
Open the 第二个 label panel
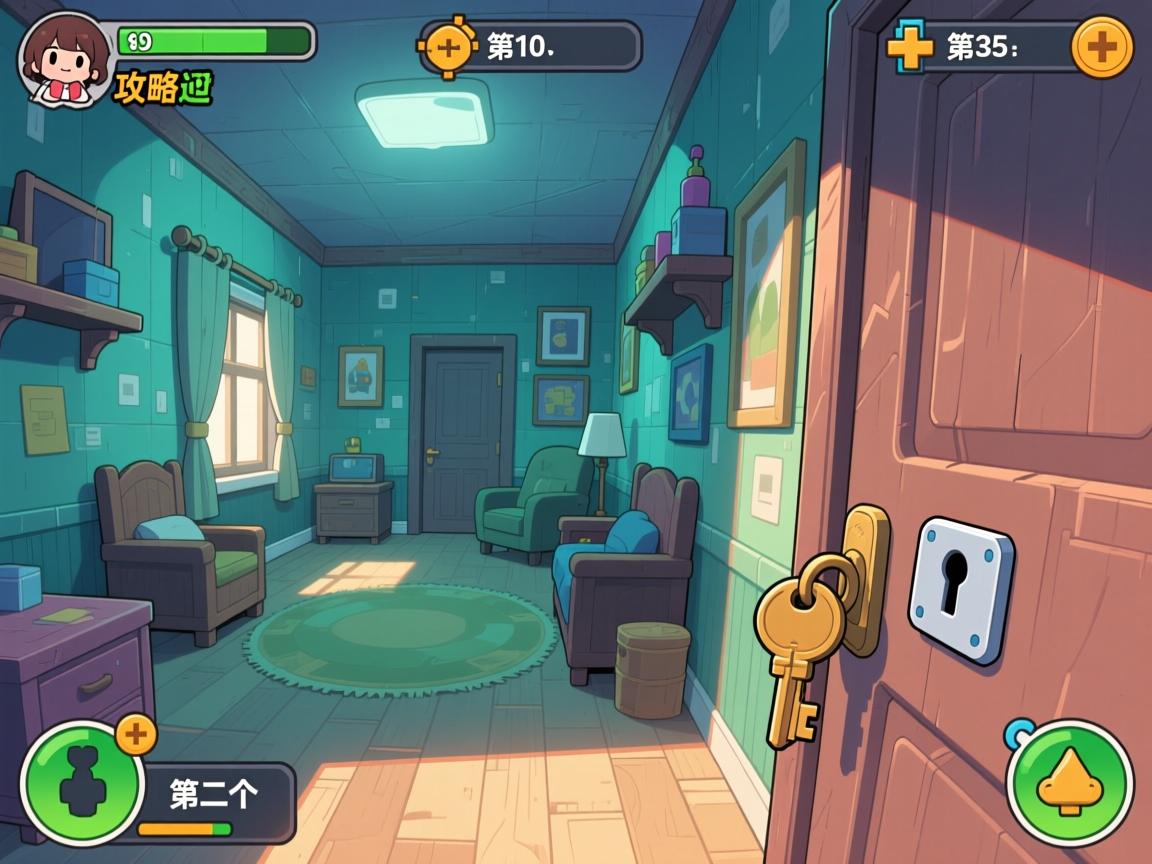point(215,796)
